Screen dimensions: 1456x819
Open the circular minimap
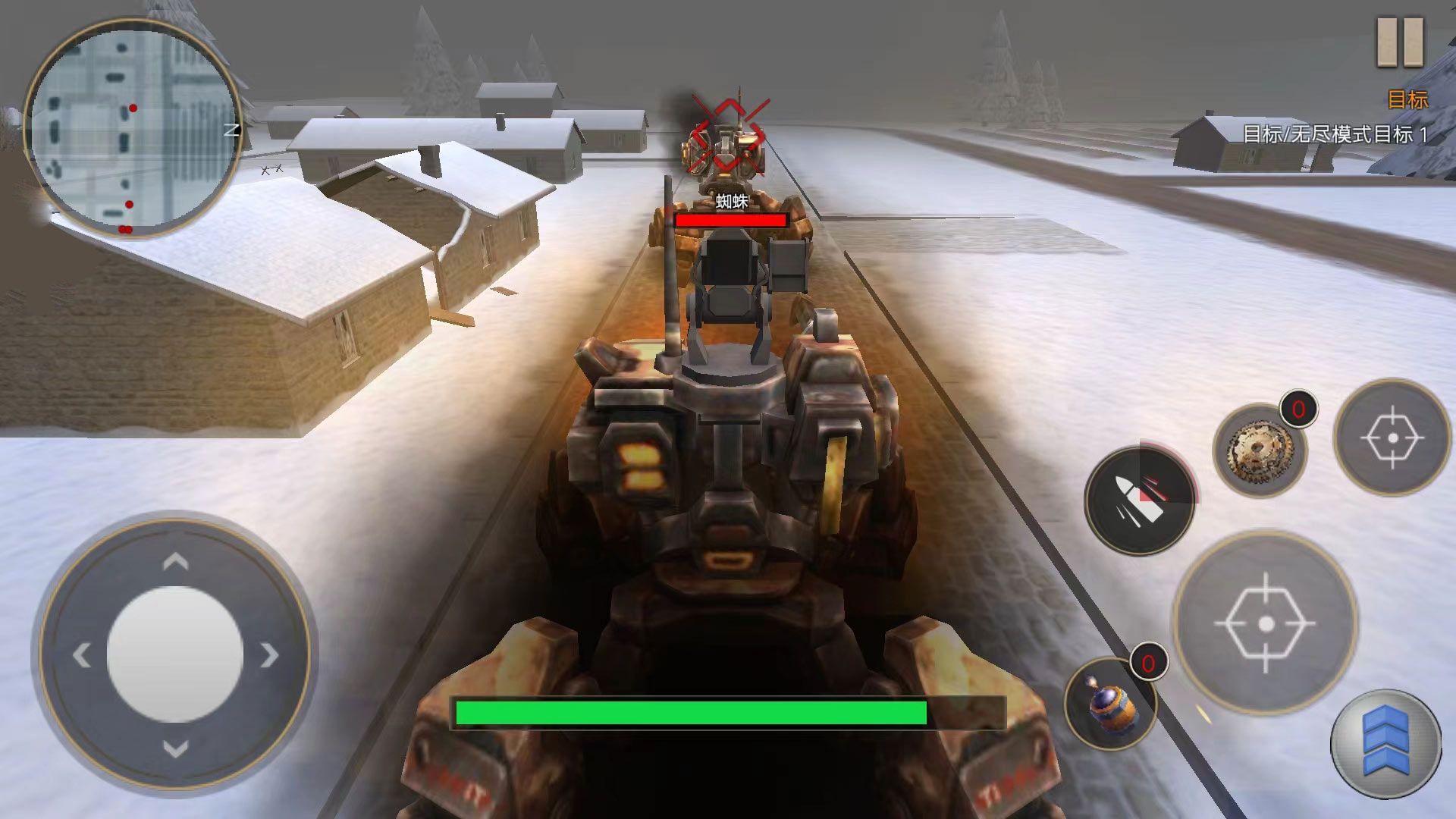click(x=133, y=128)
